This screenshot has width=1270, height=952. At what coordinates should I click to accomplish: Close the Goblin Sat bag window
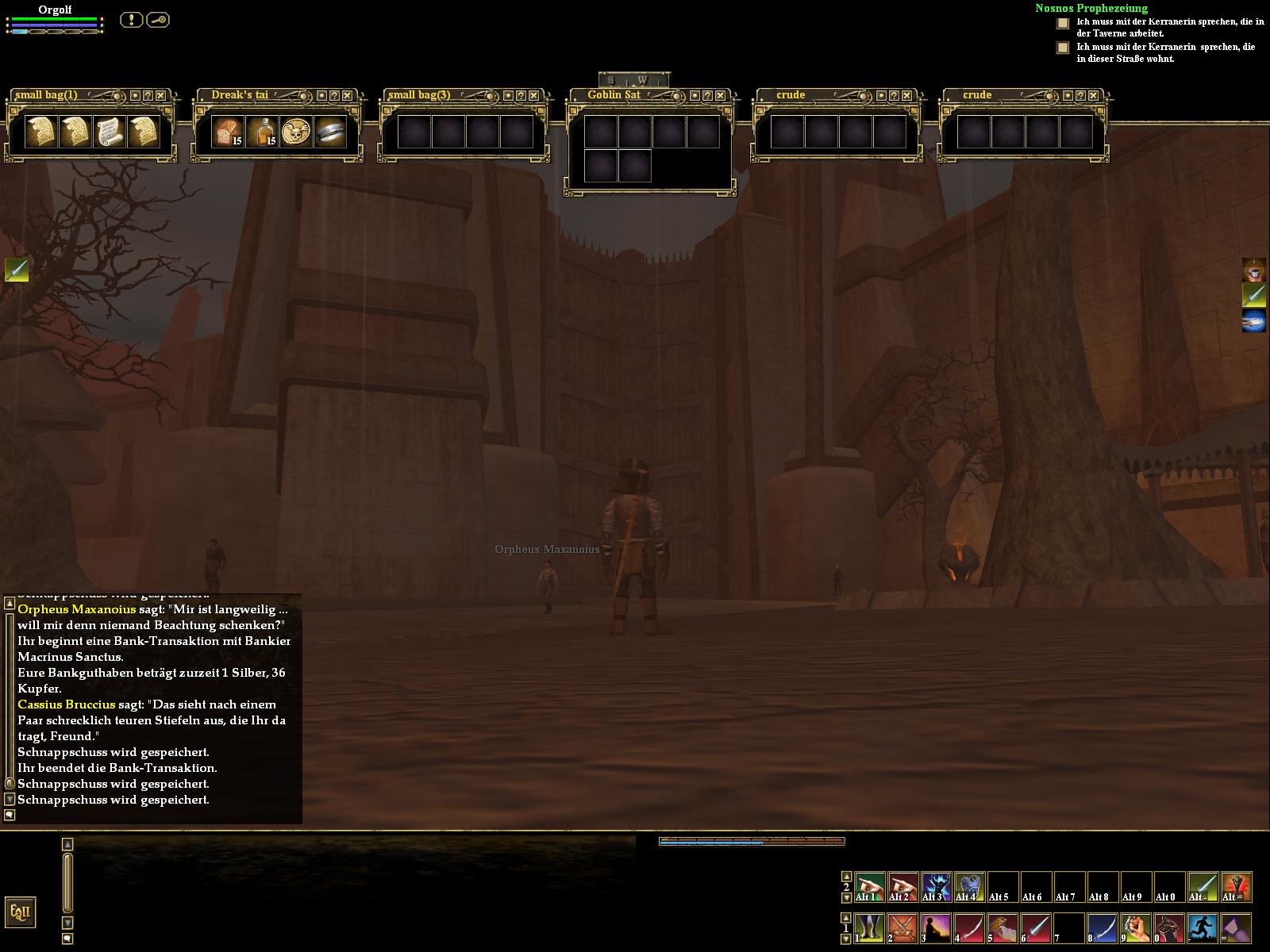(721, 95)
